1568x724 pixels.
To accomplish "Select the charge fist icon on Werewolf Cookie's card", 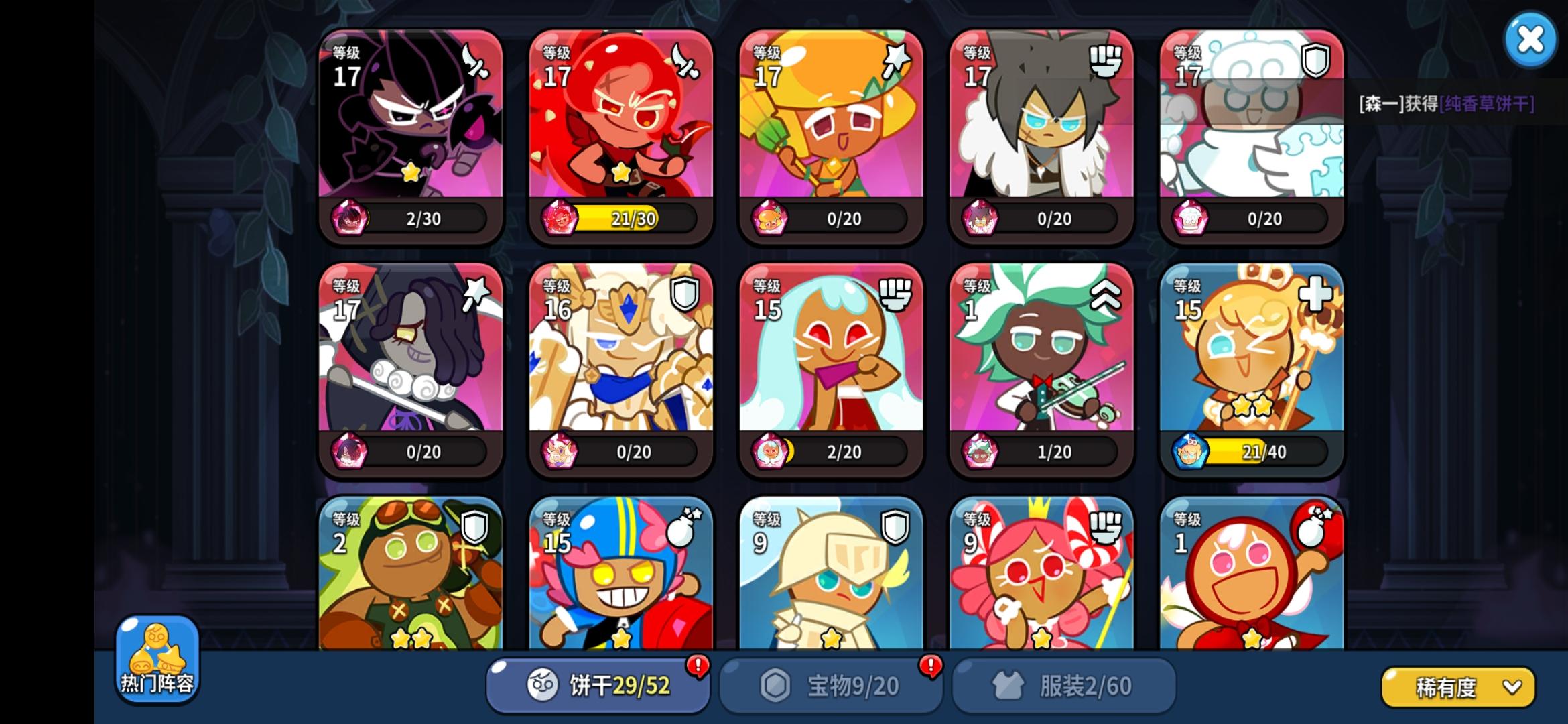I will click(1106, 61).
